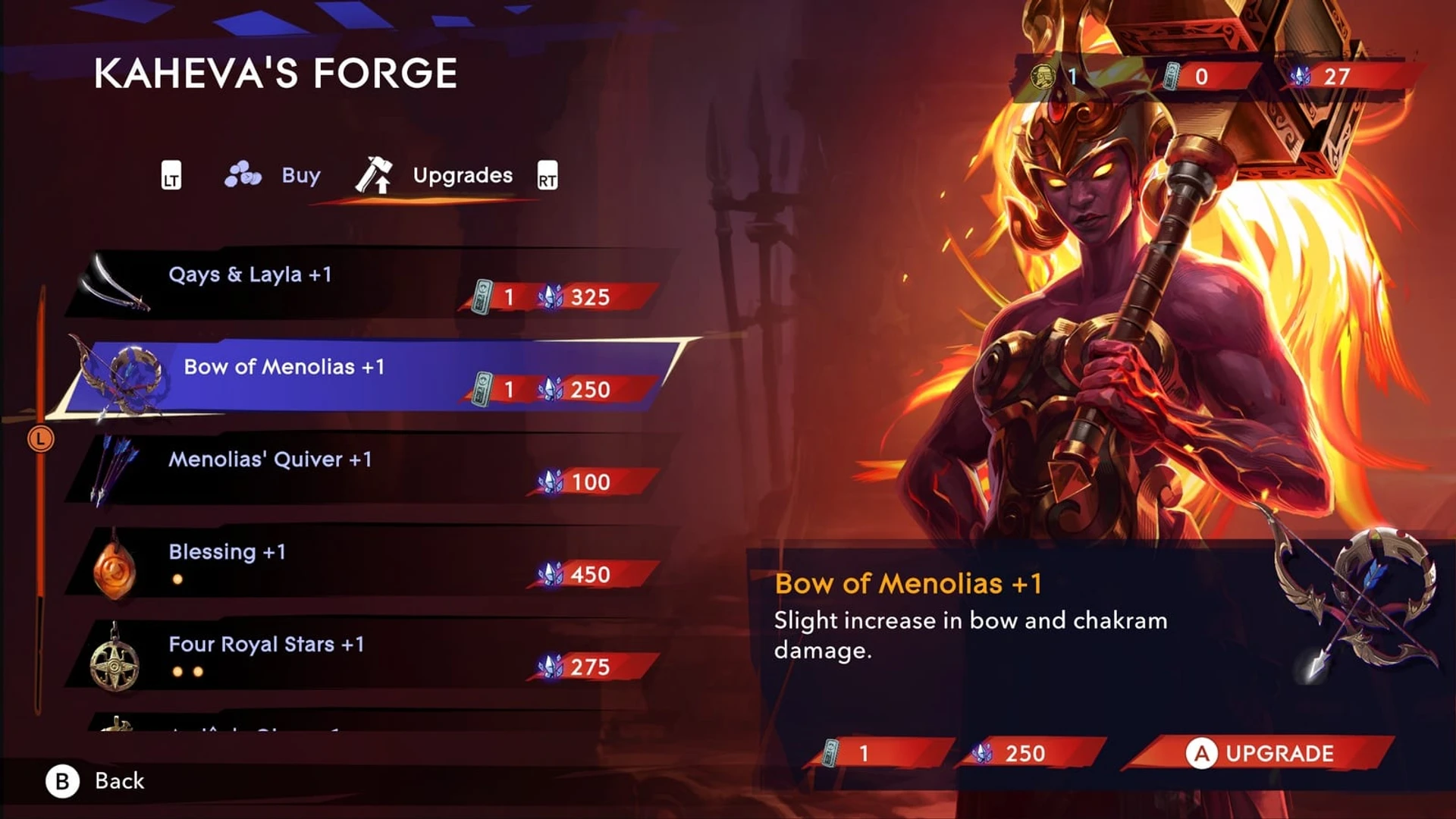Select Menolias' Quiver +1 upgrade
This screenshot has width=1456, height=819.
(x=364, y=469)
